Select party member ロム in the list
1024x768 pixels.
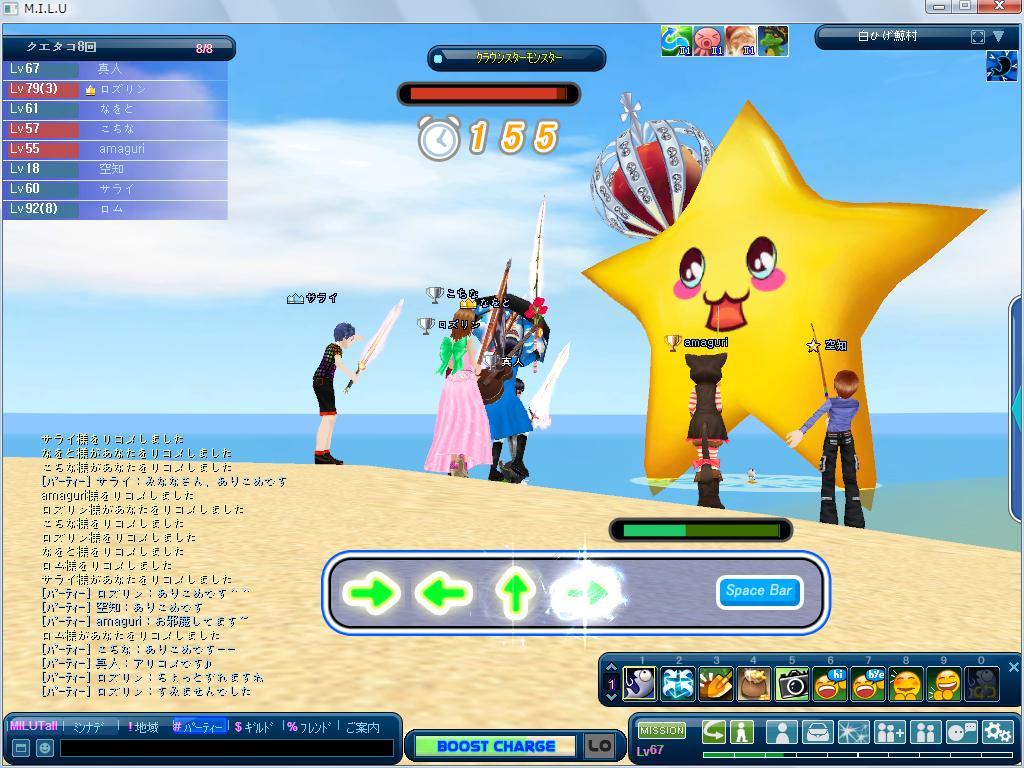click(x=114, y=209)
